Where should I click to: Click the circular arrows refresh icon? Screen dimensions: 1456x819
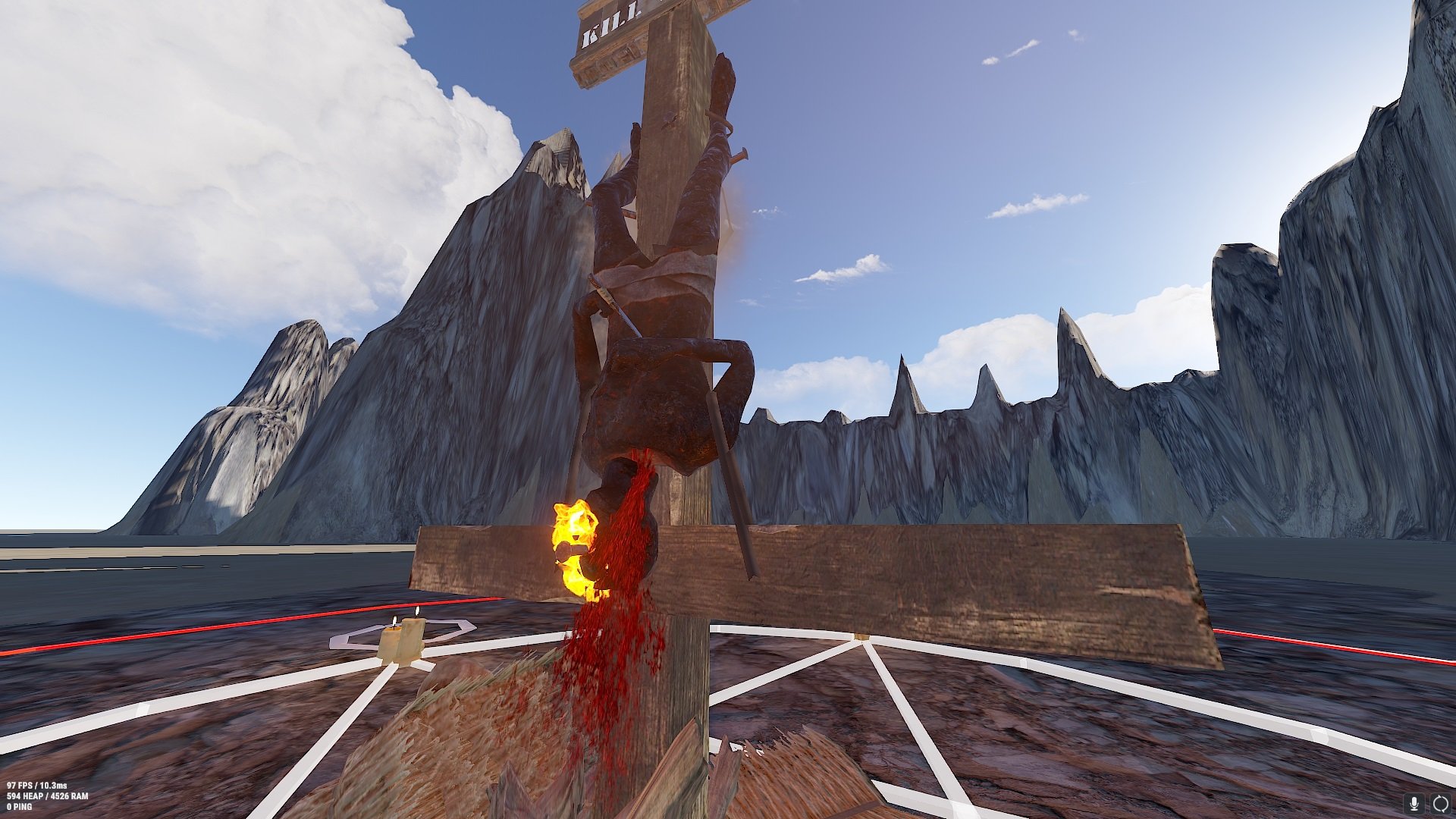[x=1440, y=803]
